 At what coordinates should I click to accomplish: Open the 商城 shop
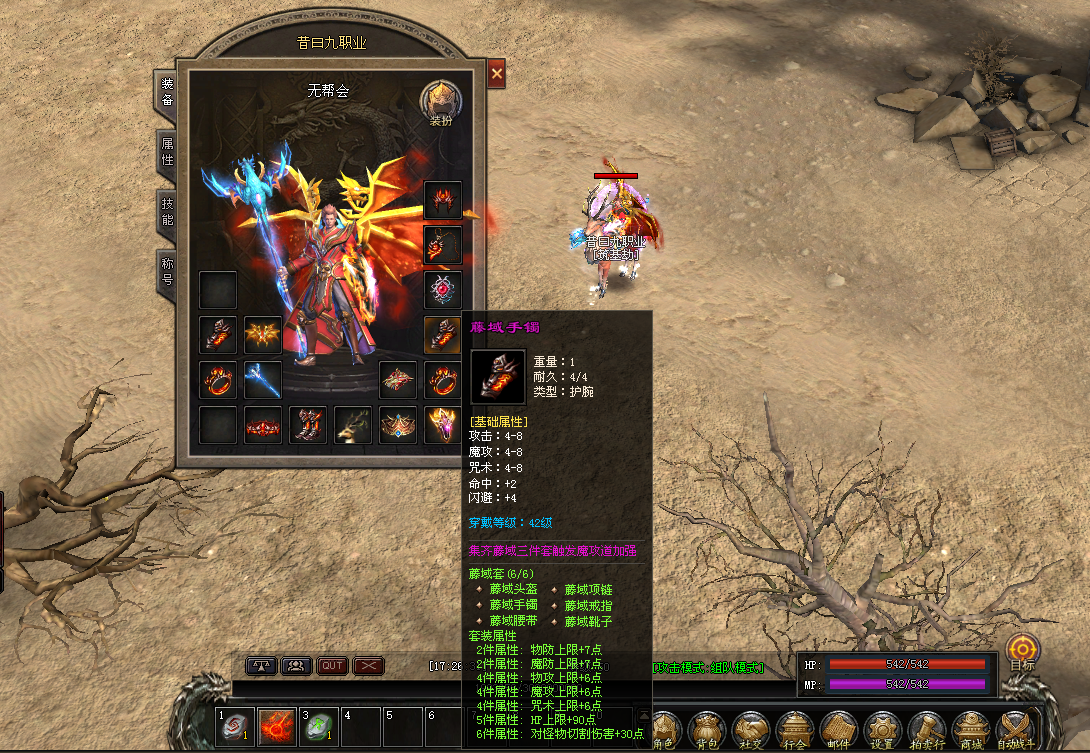click(971, 729)
